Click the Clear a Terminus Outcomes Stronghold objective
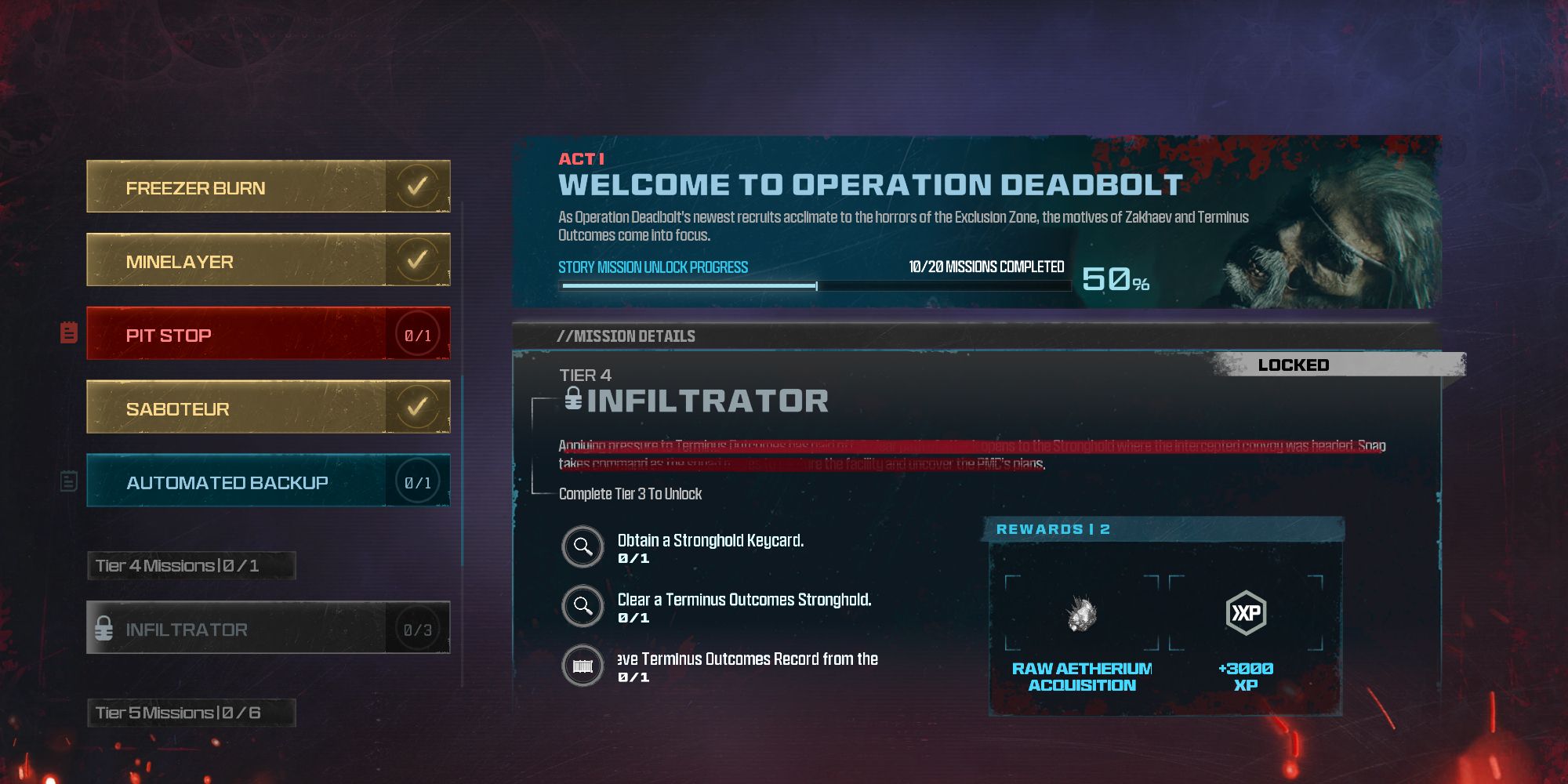This screenshot has height=784, width=1568. pyautogui.click(x=743, y=606)
